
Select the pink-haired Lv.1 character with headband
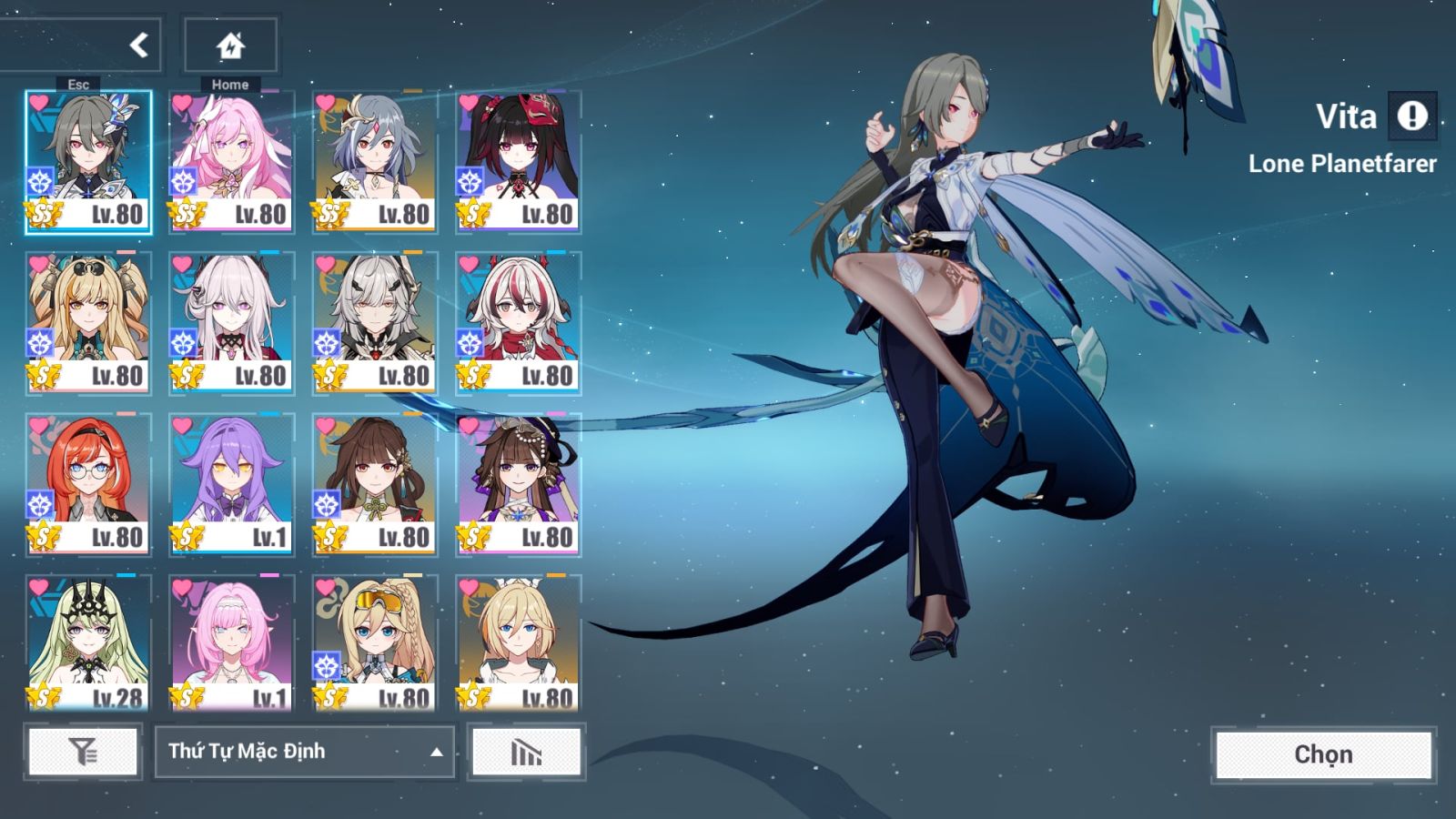pyautogui.click(x=231, y=643)
